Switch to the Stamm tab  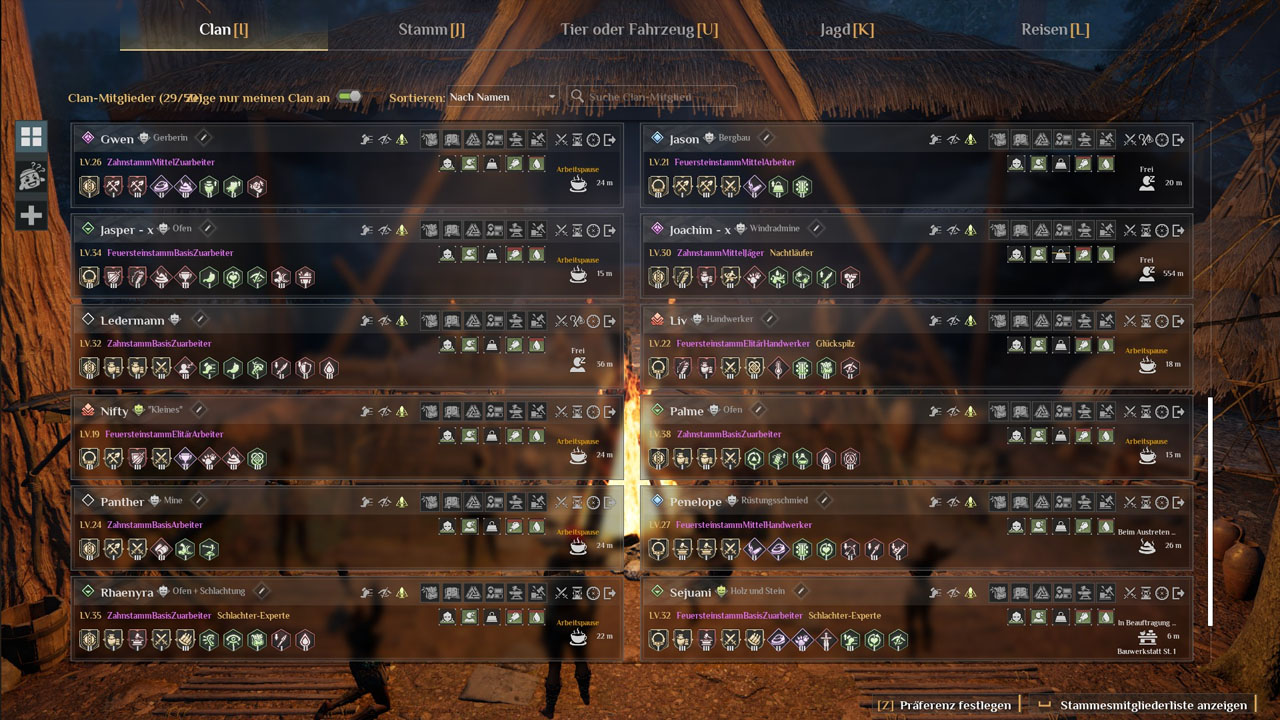click(431, 29)
